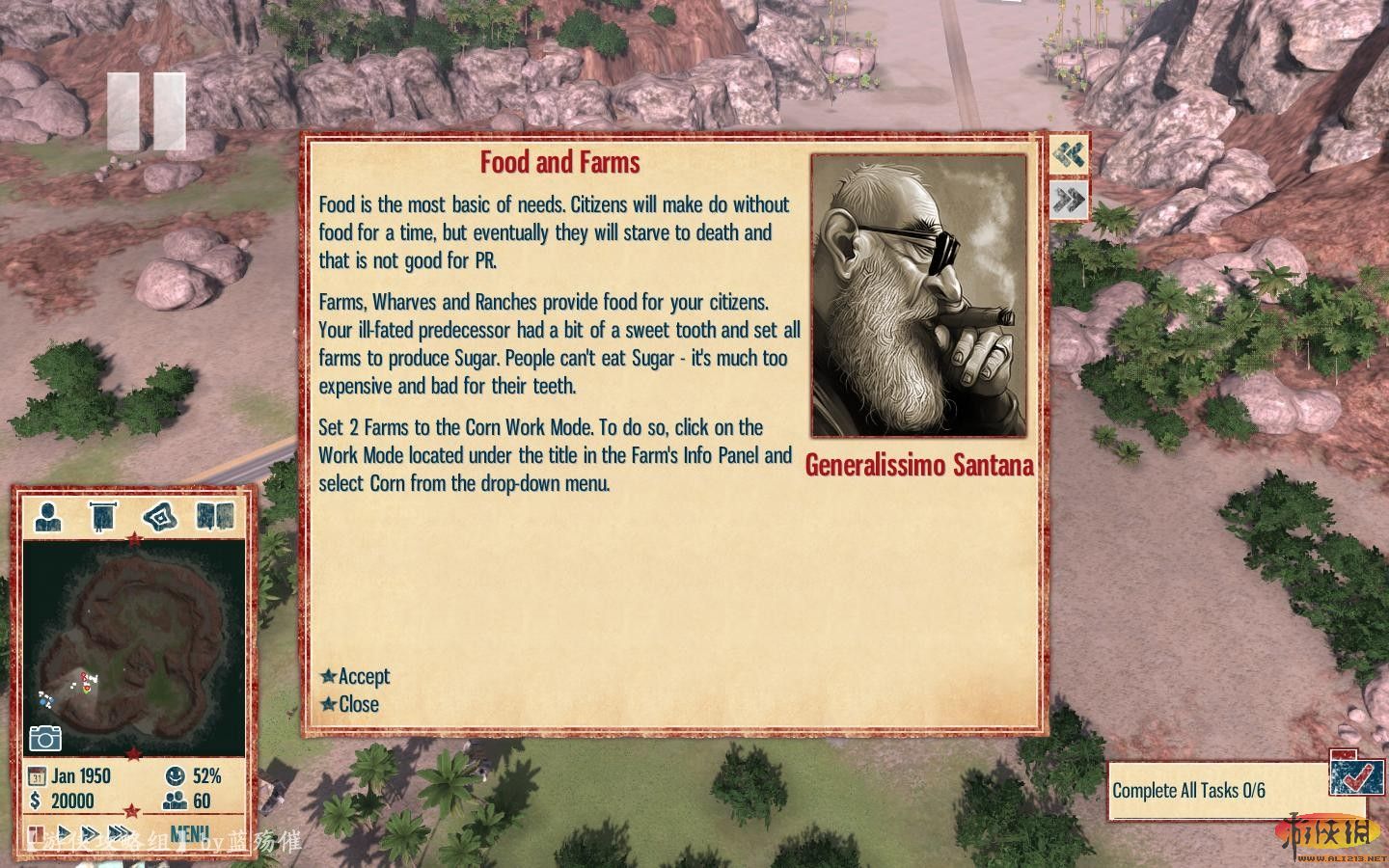Image resolution: width=1389 pixels, height=868 pixels.
Task: Click the red checkmark task list icon
Action: (x=1354, y=773)
